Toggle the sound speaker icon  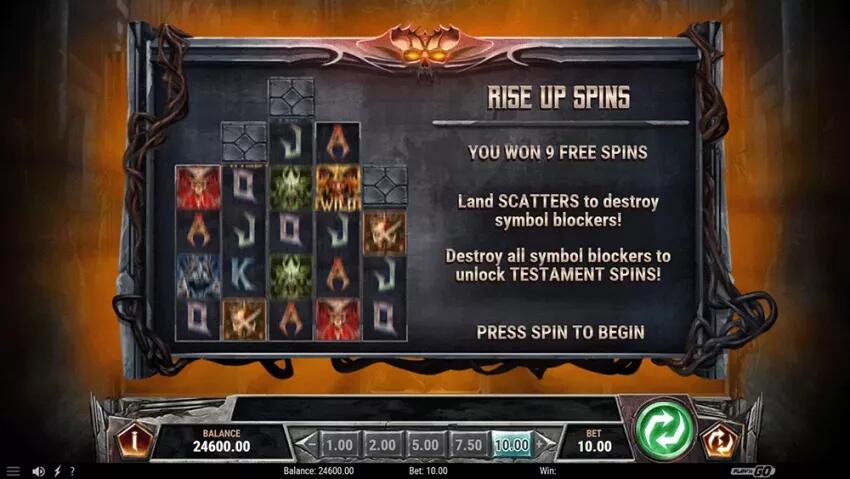(39, 471)
